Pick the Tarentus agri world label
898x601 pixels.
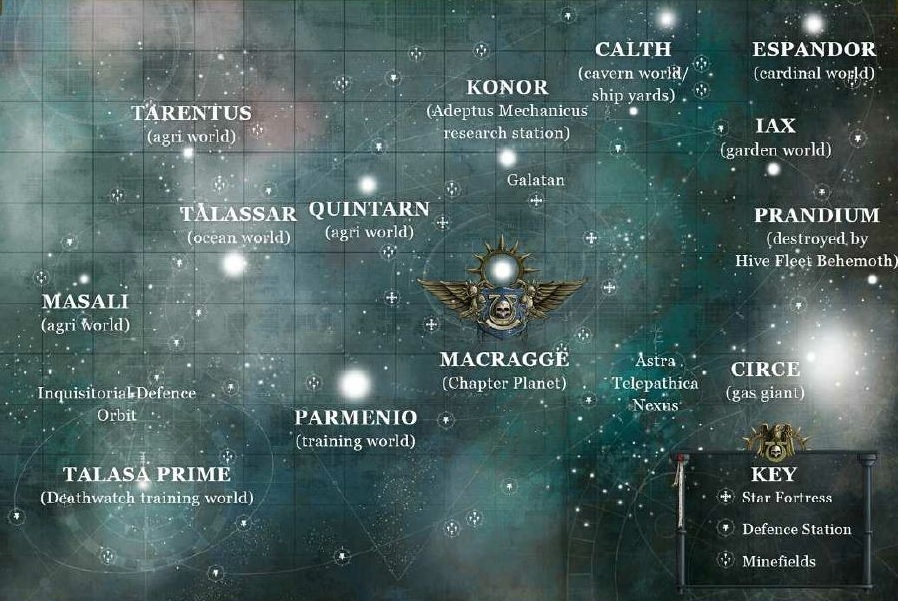pos(191,114)
